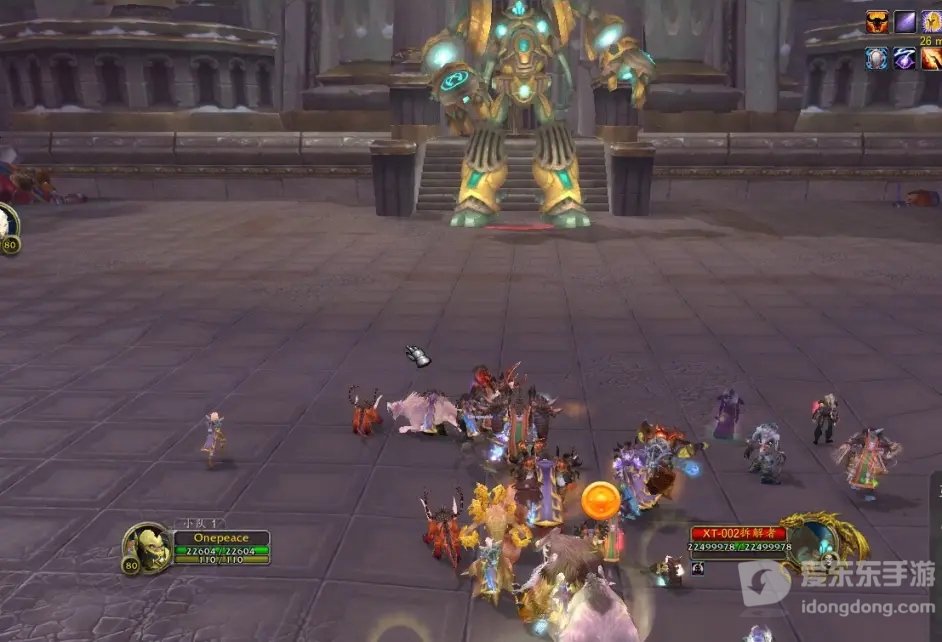
Task: Click the XT-002 boss target portrait
Action: tap(812, 540)
